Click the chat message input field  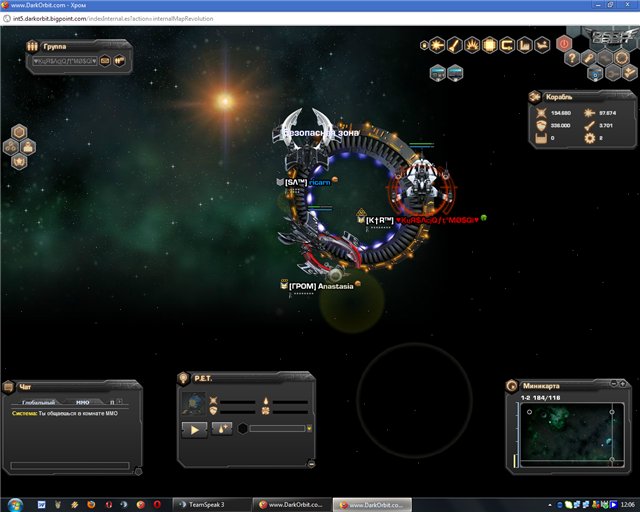[70, 465]
